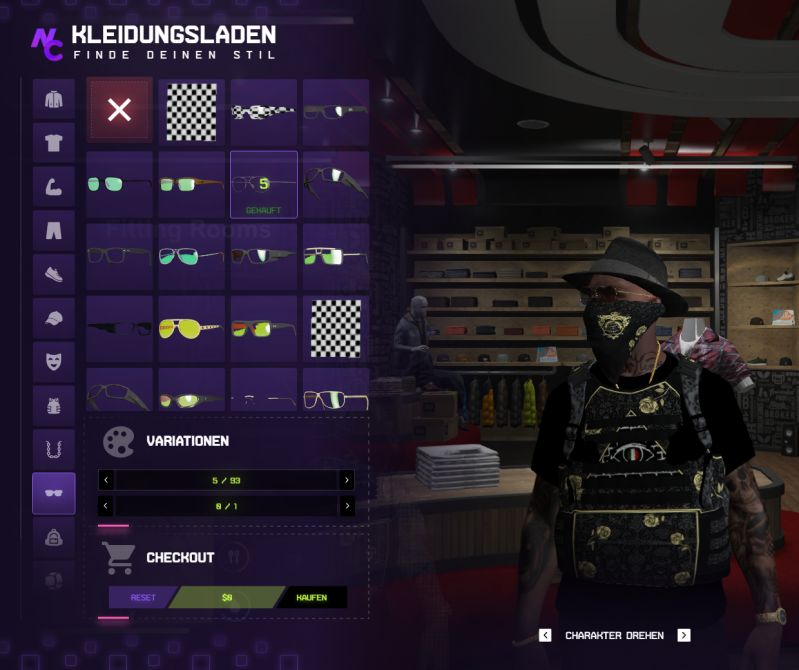
Task: Rotate the character to the right
Action: (x=684, y=635)
